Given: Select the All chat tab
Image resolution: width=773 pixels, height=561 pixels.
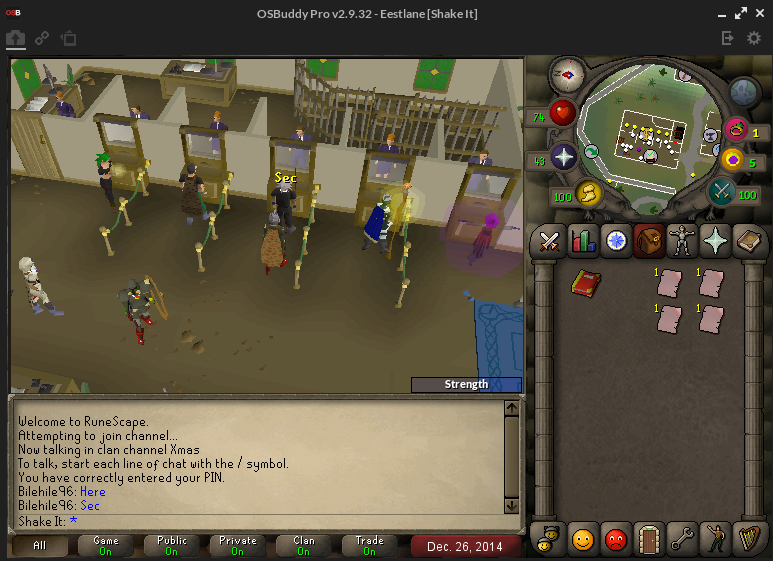Looking at the screenshot, I should 40,546.
